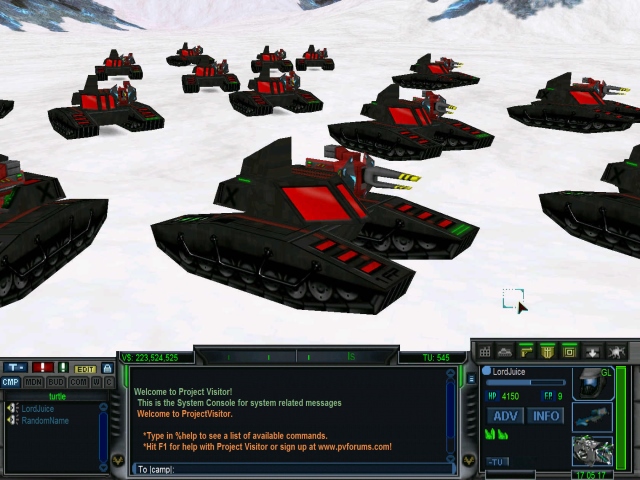Select the blue rifle weapon slot

tap(591, 418)
